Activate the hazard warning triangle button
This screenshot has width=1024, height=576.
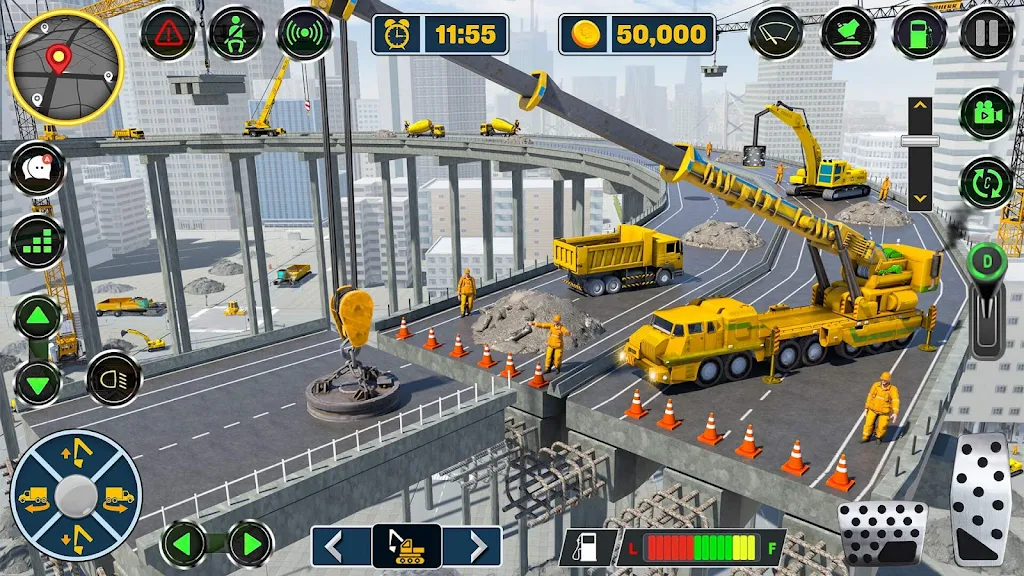(168, 33)
